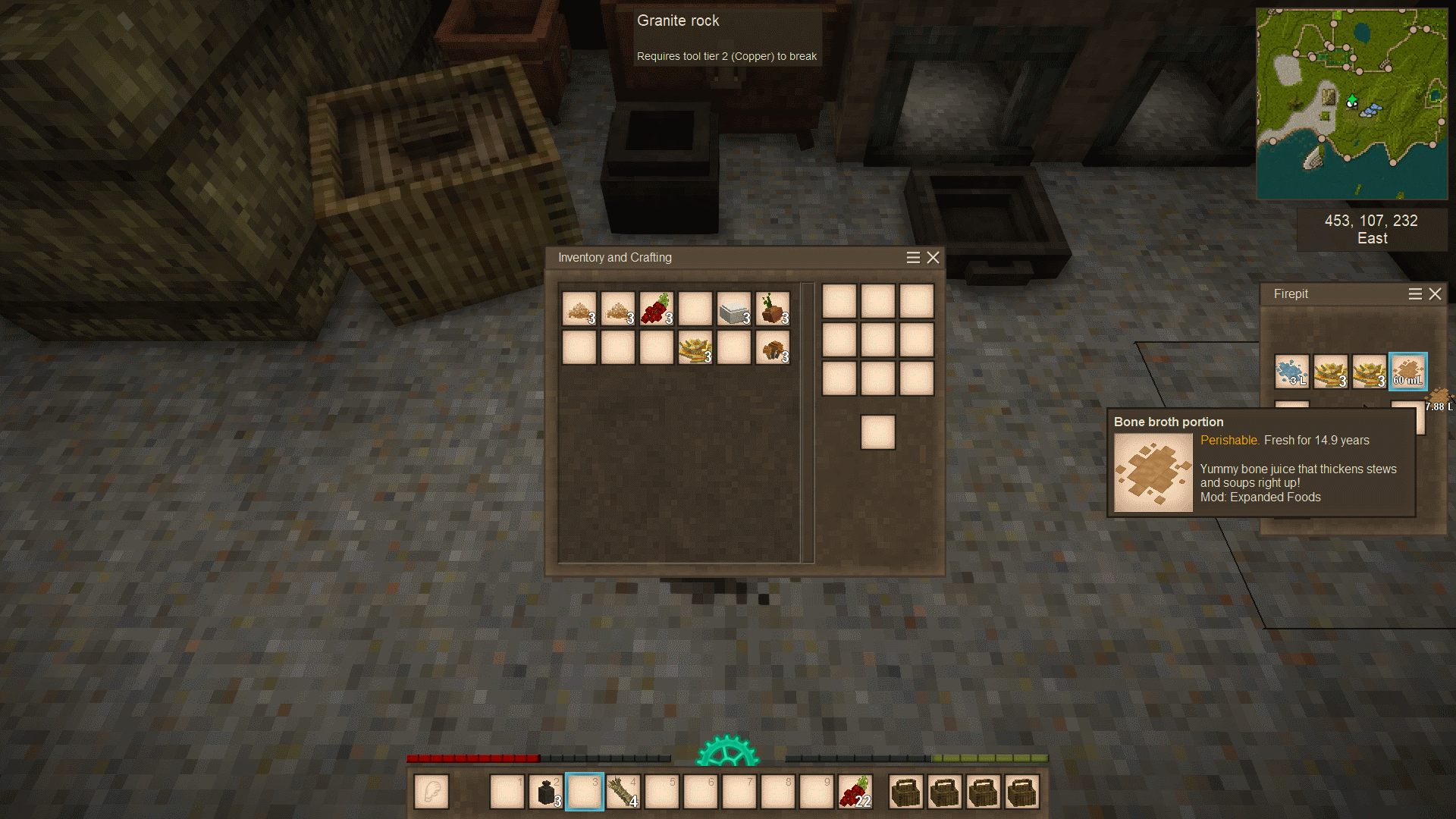Grab the sprouting brown root item
This screenshot has width=1456, height=819.
[773, 309]
